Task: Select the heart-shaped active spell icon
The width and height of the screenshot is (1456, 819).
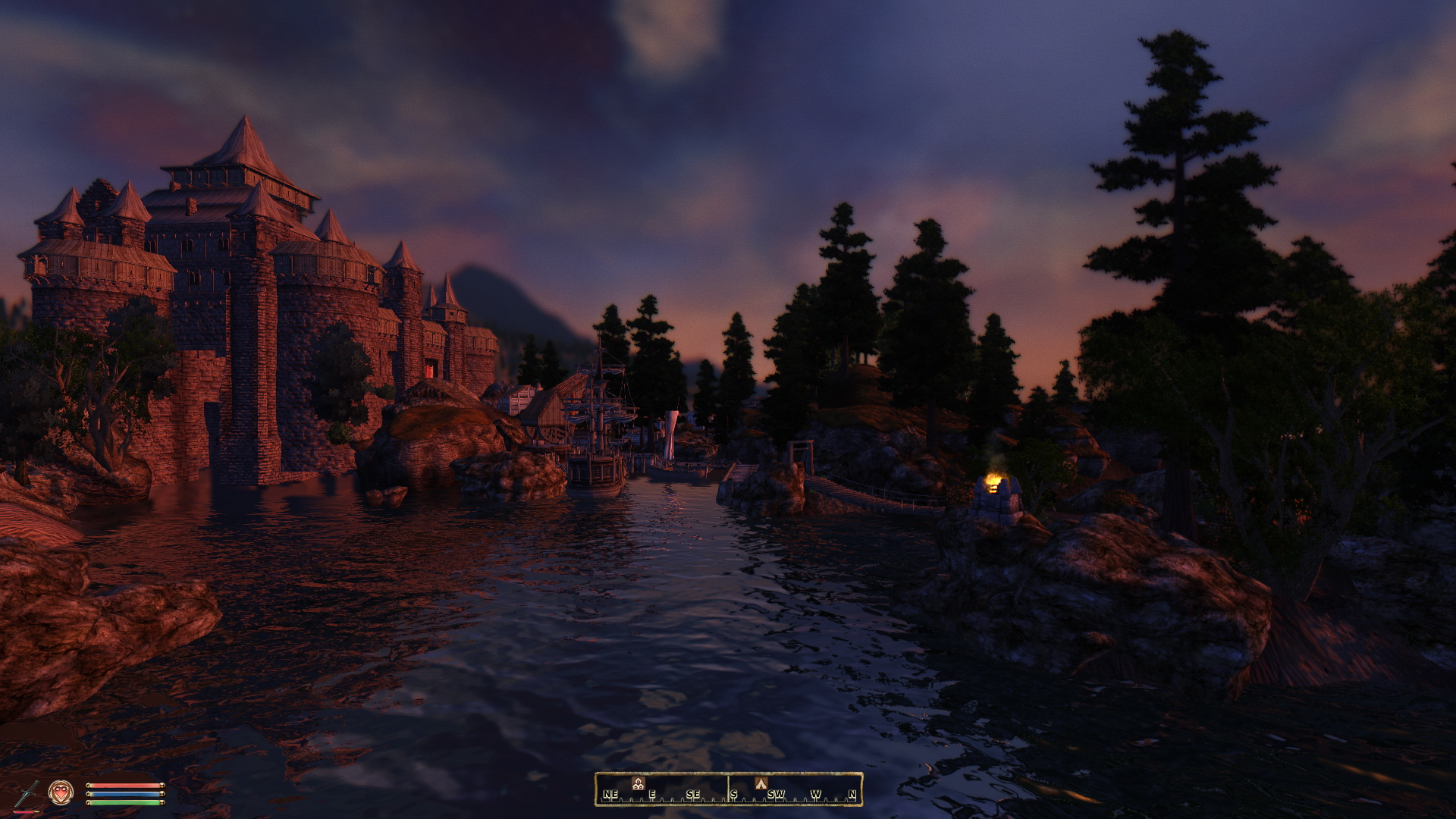Action: pyautogui.click(x=61, y=792)
